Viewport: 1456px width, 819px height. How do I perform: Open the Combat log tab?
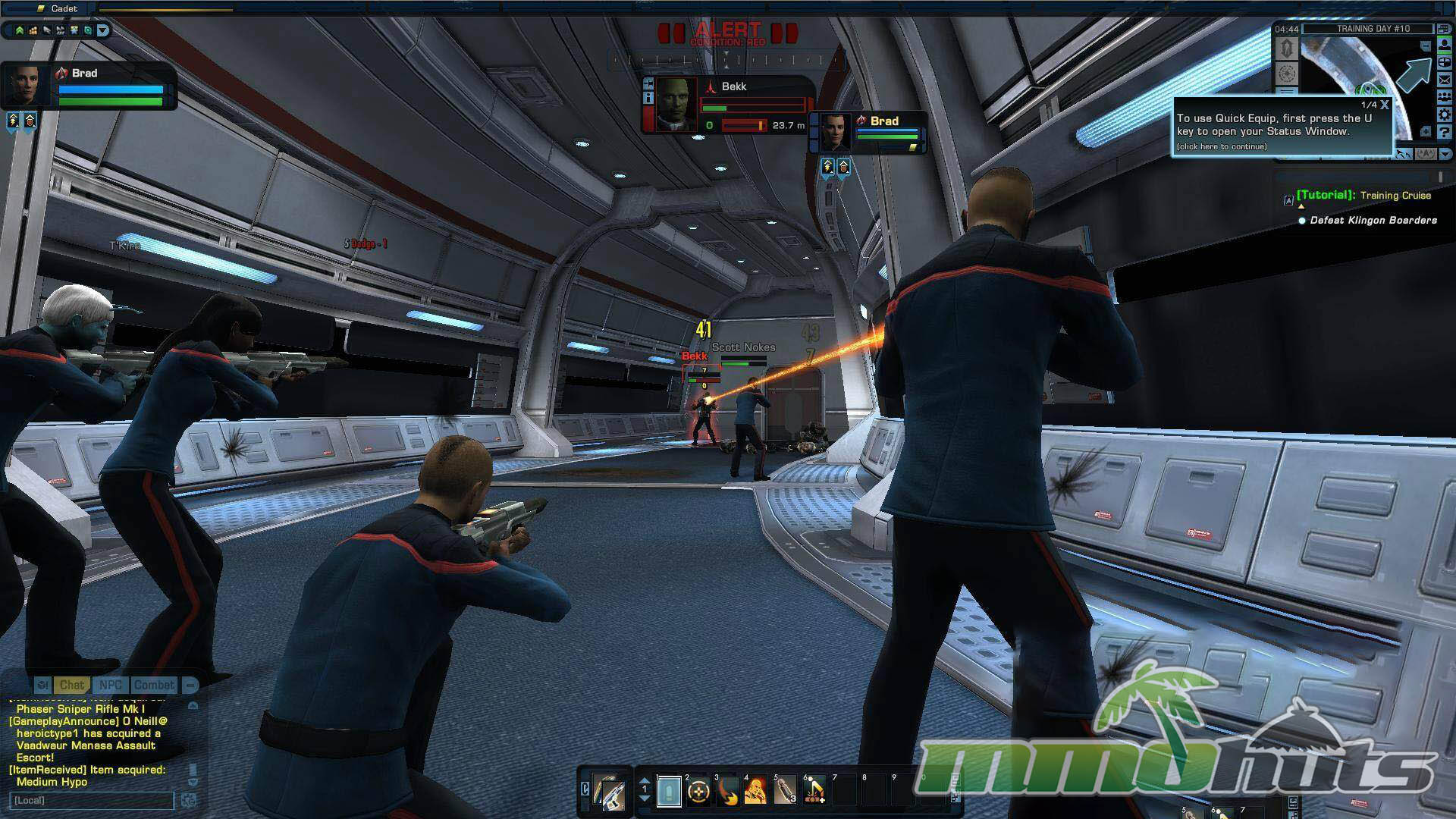[x=154, y=685]
